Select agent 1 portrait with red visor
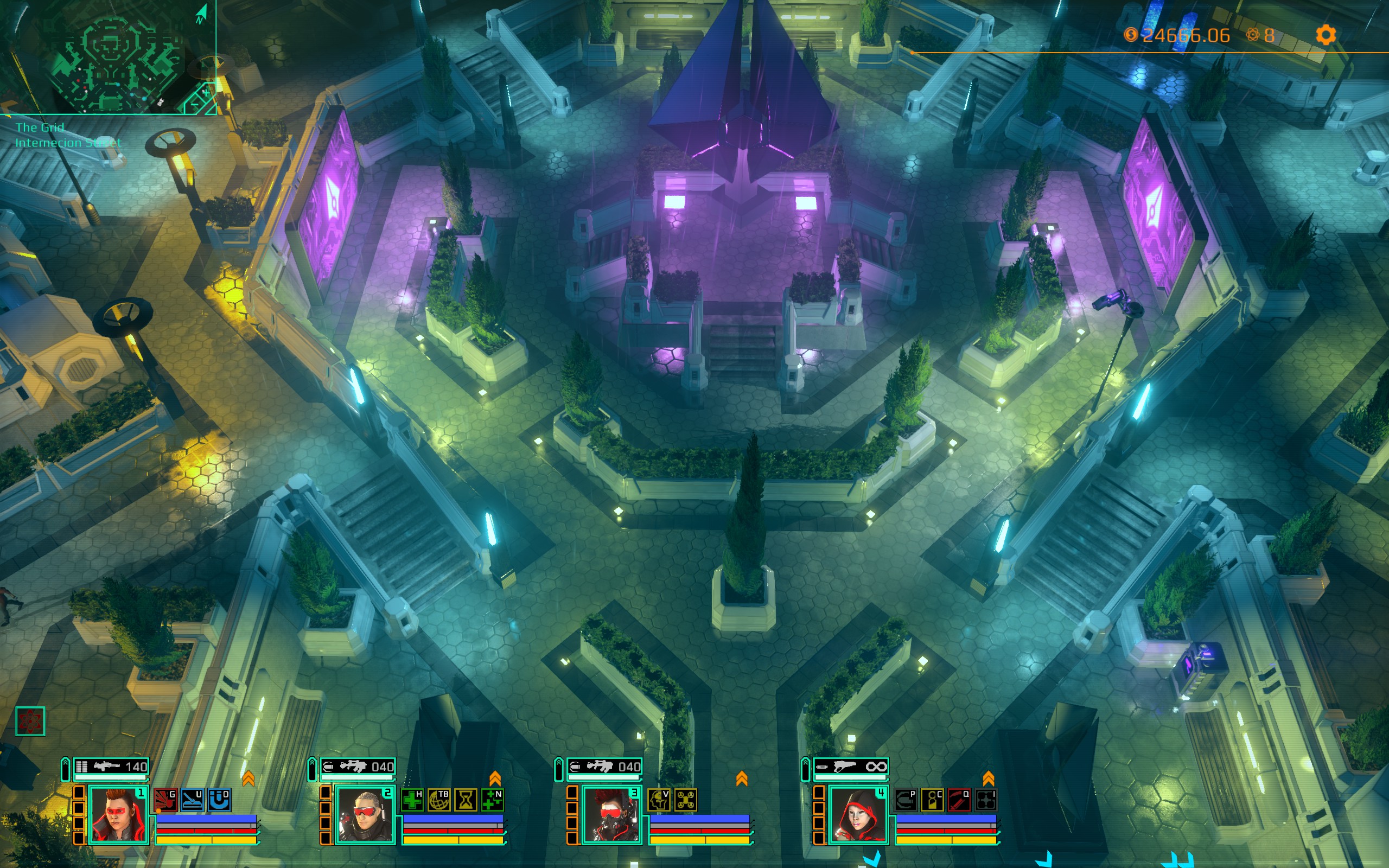The image size is (1389, 868). pyautogui.click(x=119, y=815)
